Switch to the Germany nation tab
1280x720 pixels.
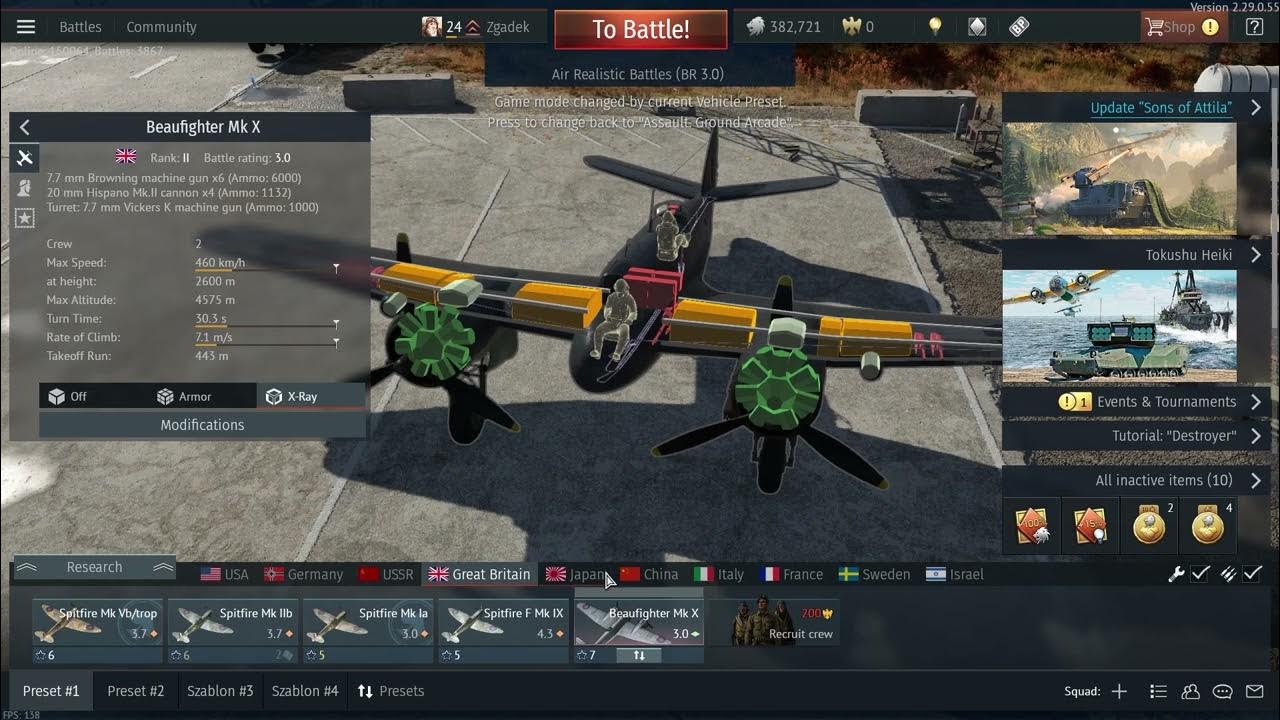[303, 574]
